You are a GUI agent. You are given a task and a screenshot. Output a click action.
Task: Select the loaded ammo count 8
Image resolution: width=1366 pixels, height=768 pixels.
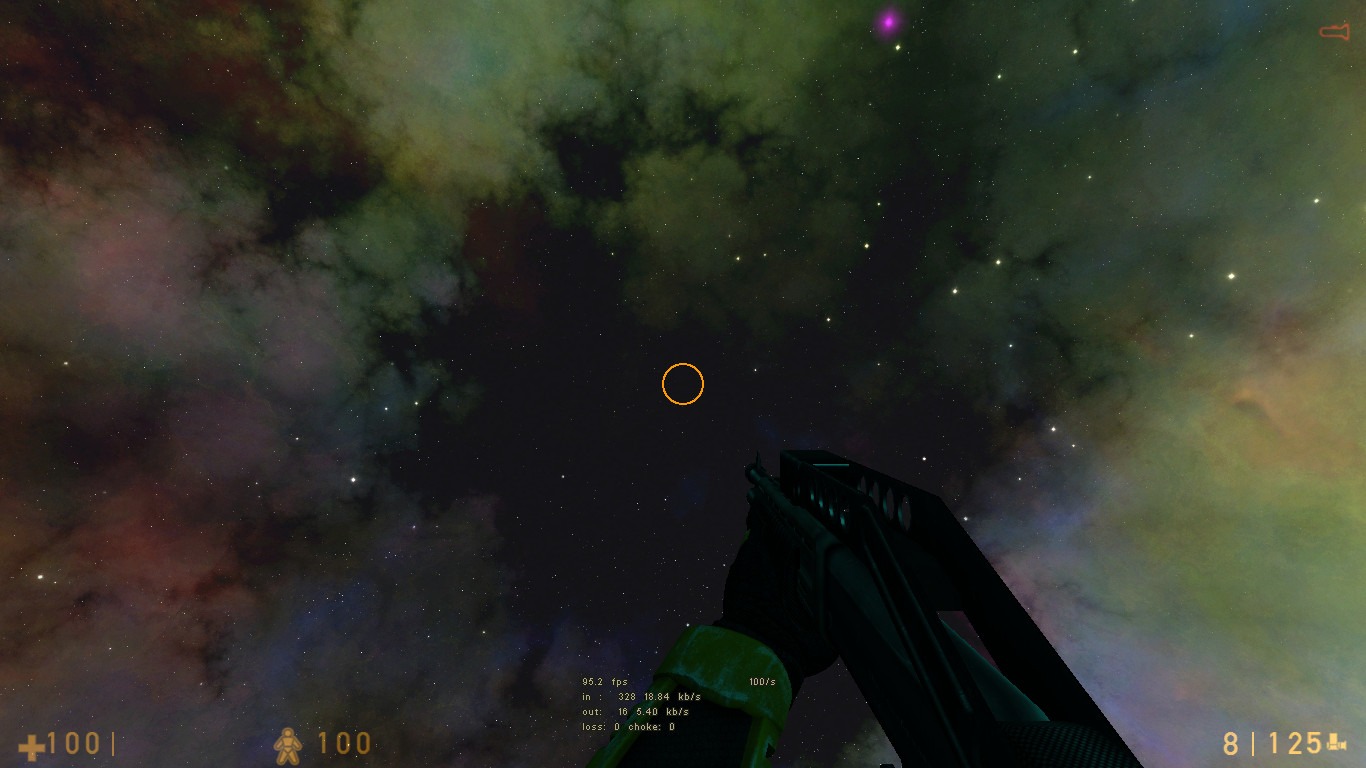1229,744
